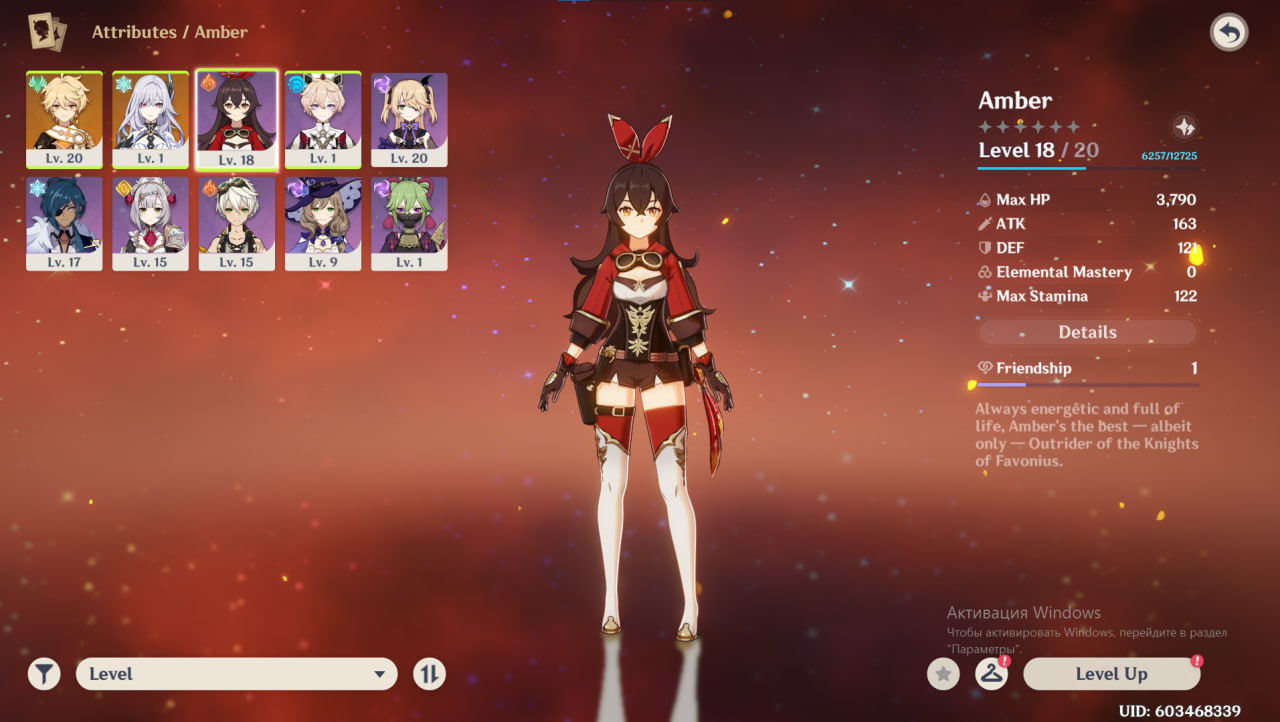The height and width of the screenshot is (722, 1280).
Task: Select Lisa's Lv. 9 portrait
Action: click(323, 223)
